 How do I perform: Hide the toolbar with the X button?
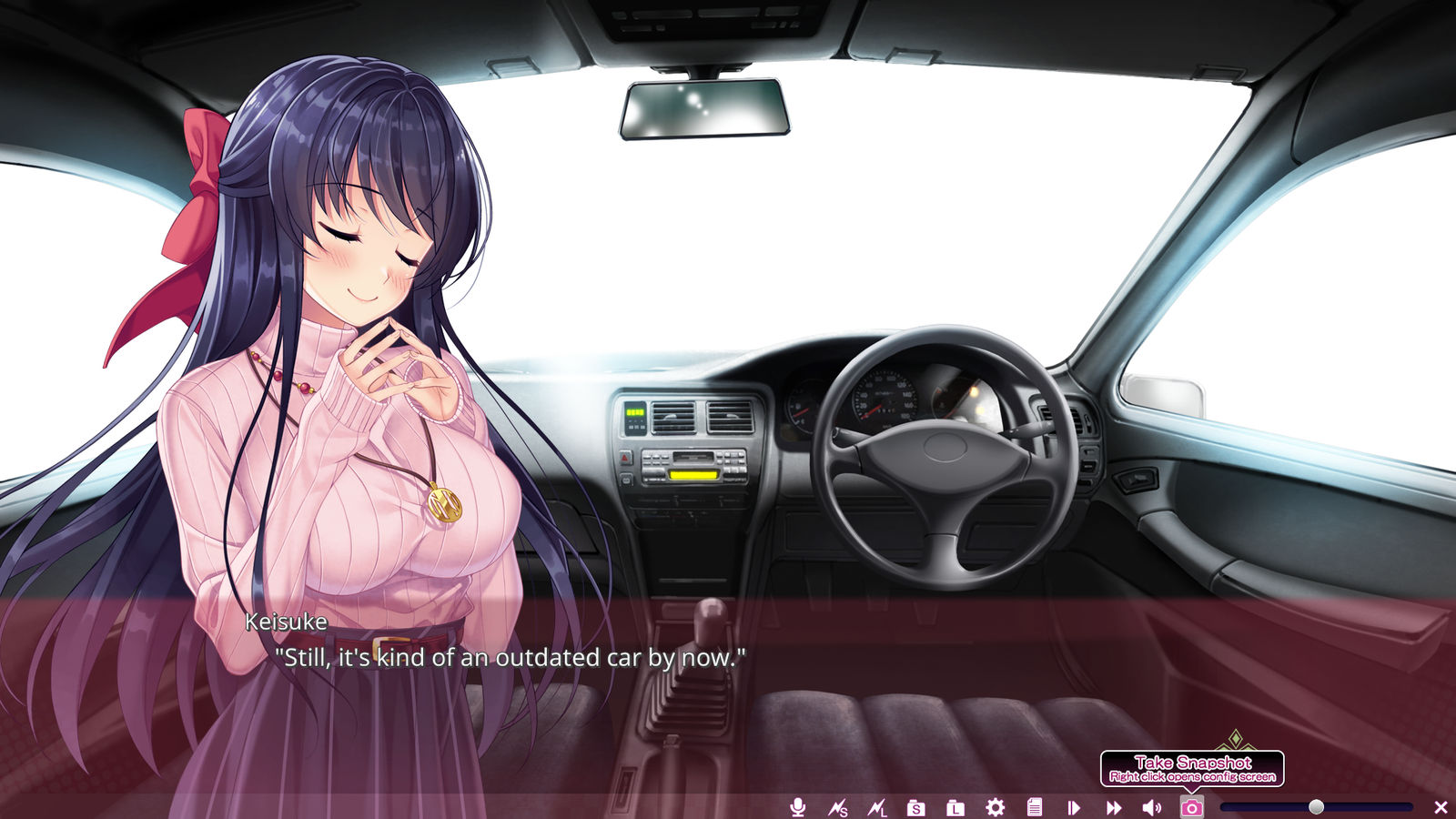(1441, 807)
